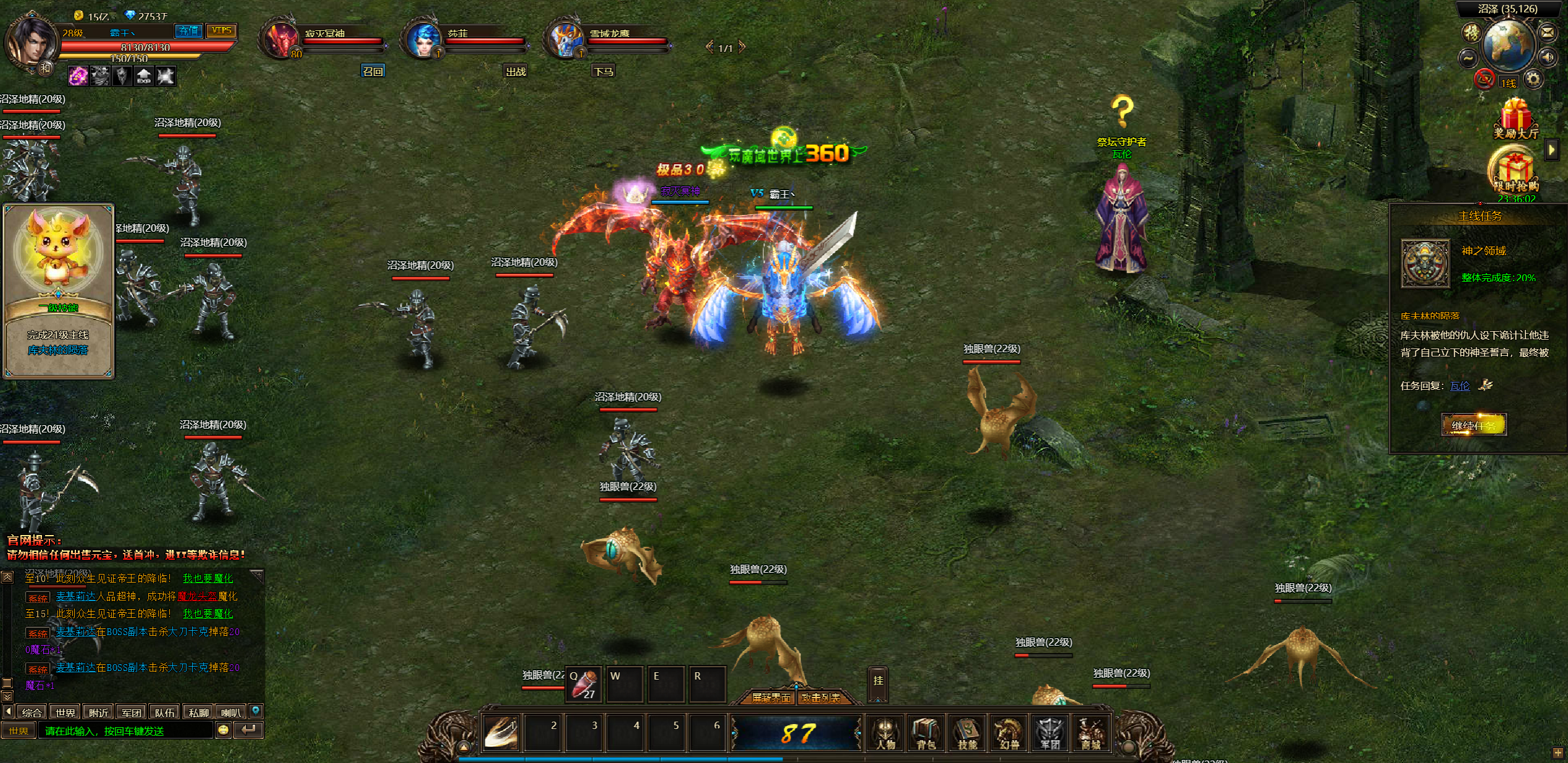
Task: Open the mail envelope icon
Action: [x=1548, y=32]
